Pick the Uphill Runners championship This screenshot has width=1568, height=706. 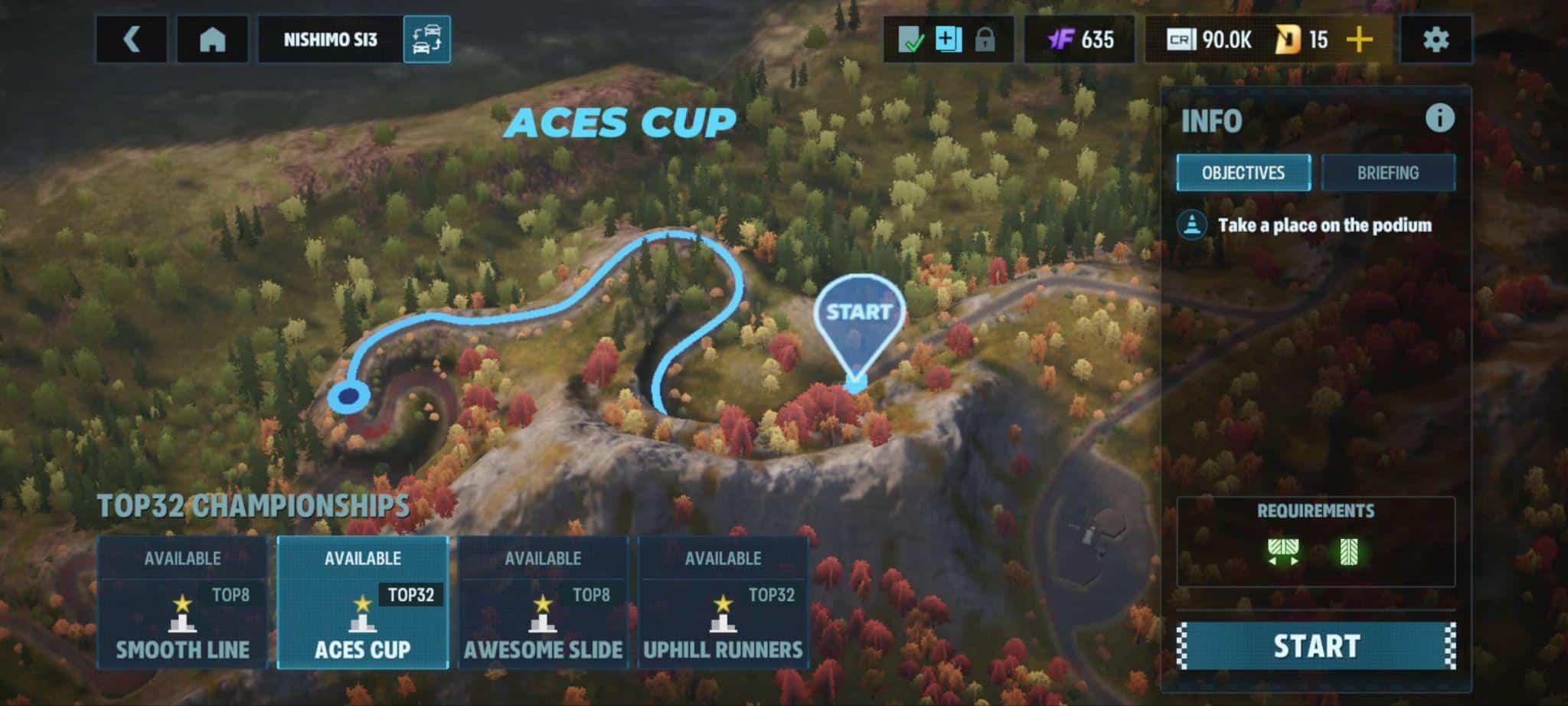click(x=723, y=603)
